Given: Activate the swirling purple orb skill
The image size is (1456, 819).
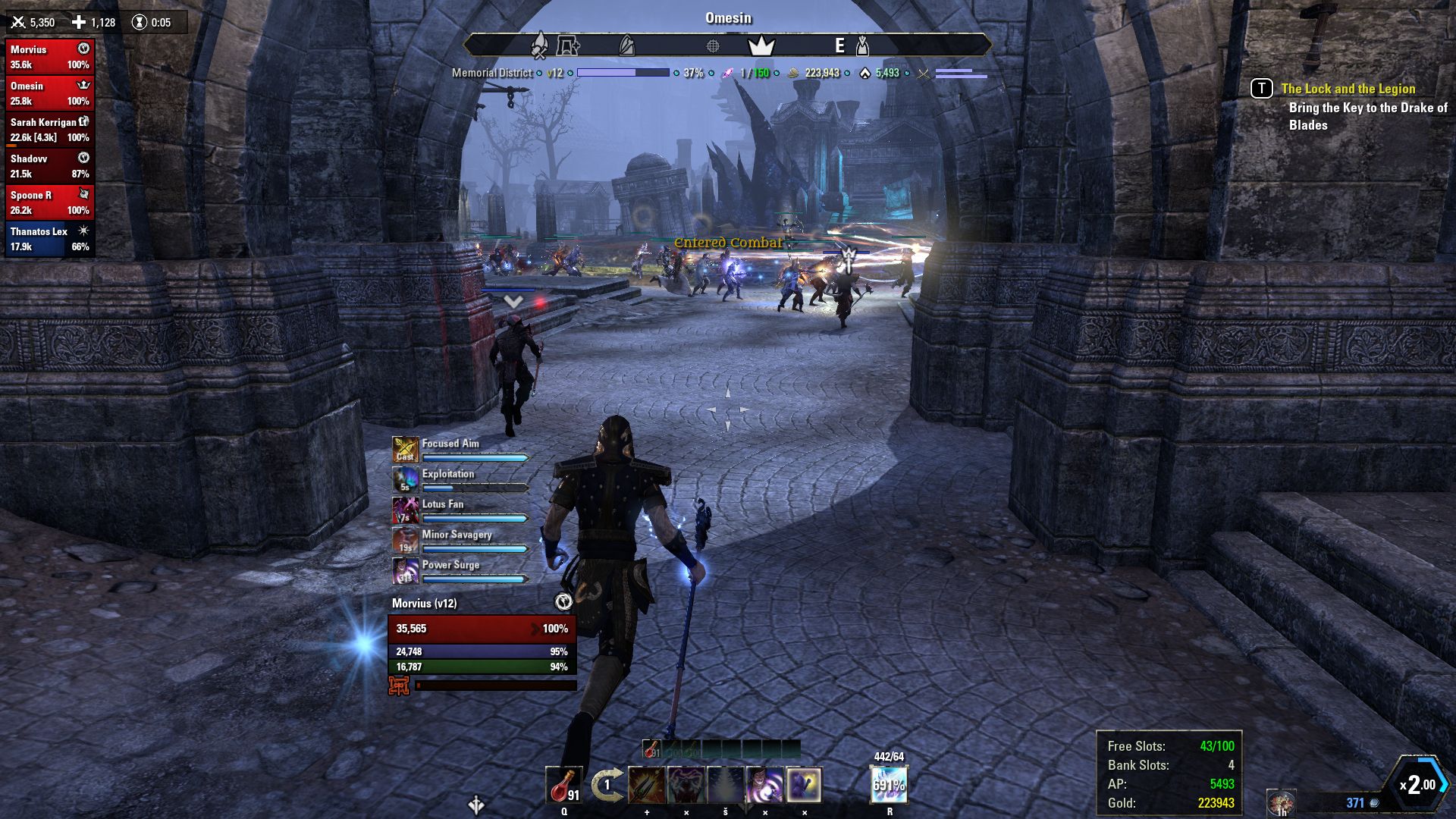Looking at the screenshot, I should [764, 785].
